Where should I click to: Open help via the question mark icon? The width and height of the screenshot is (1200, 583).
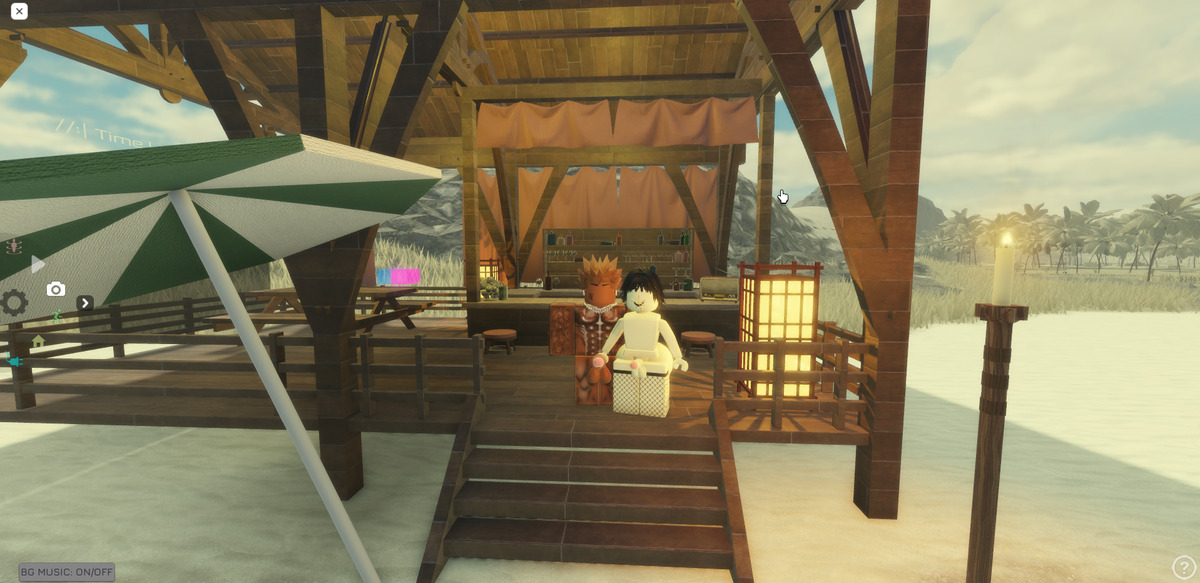(1184, 568)
